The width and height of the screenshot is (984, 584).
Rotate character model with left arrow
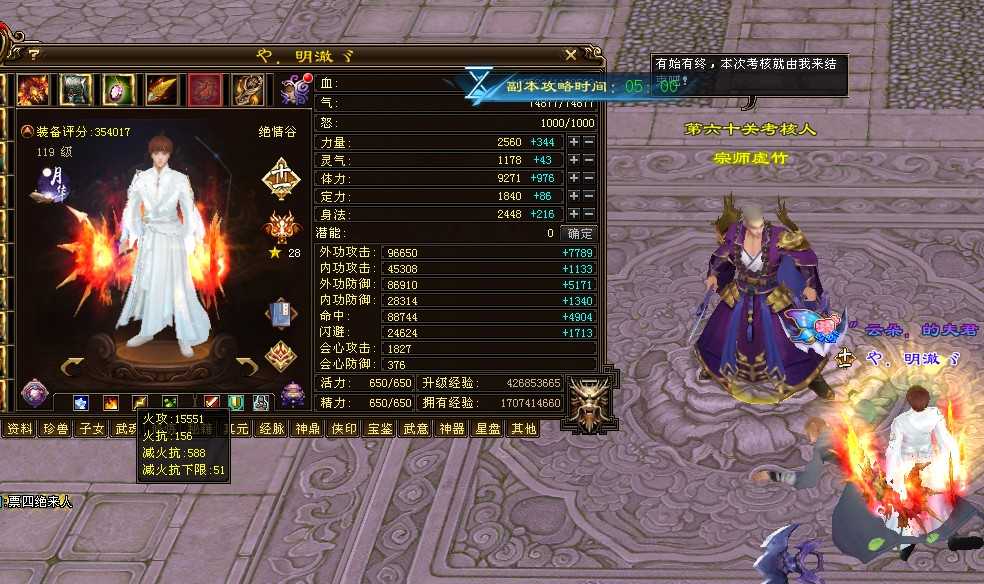pos(73,366)
